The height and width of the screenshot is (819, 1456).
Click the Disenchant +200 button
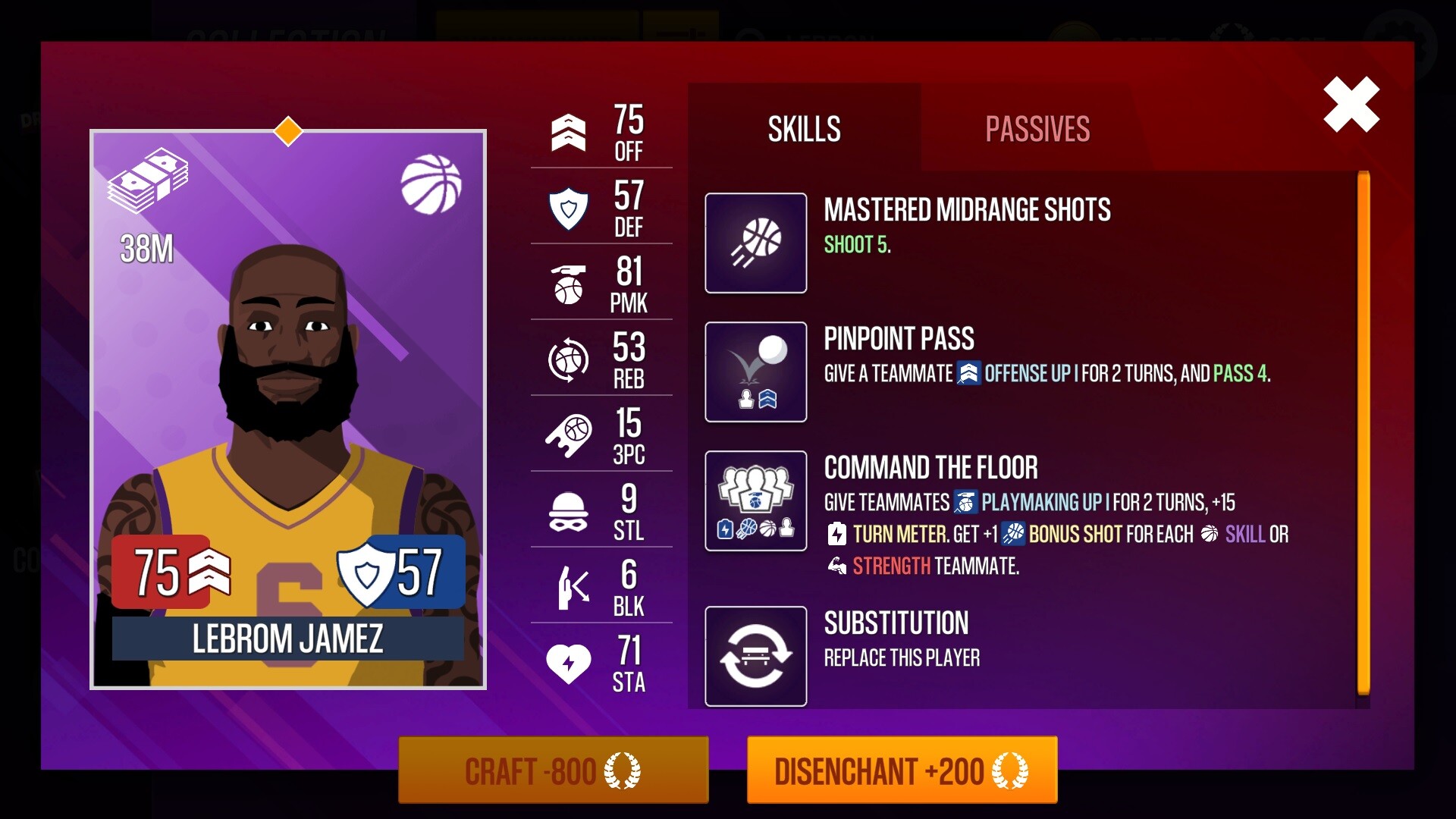[x=902, y=770]
